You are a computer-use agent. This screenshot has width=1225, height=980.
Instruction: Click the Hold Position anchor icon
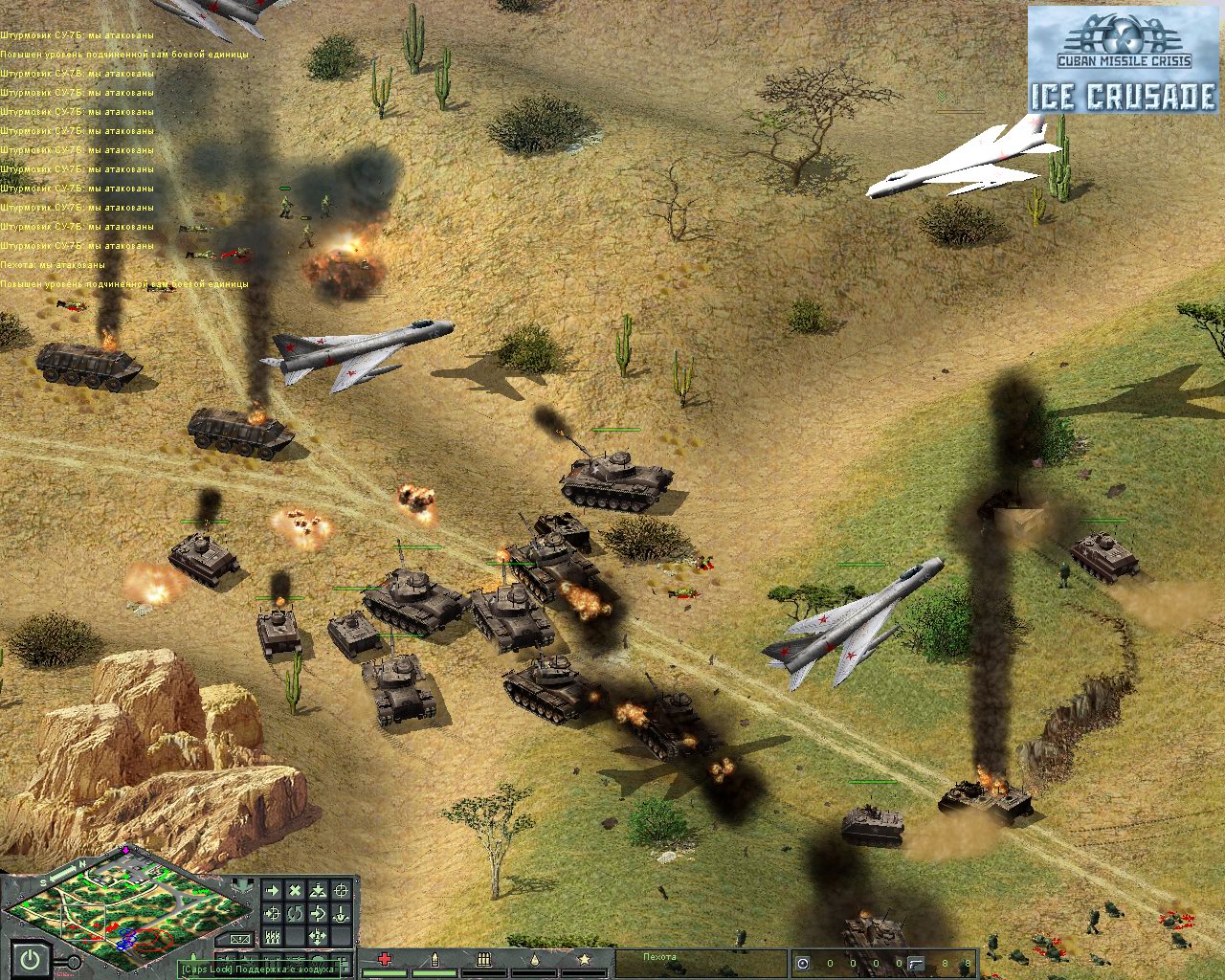[x=341, y=914]
